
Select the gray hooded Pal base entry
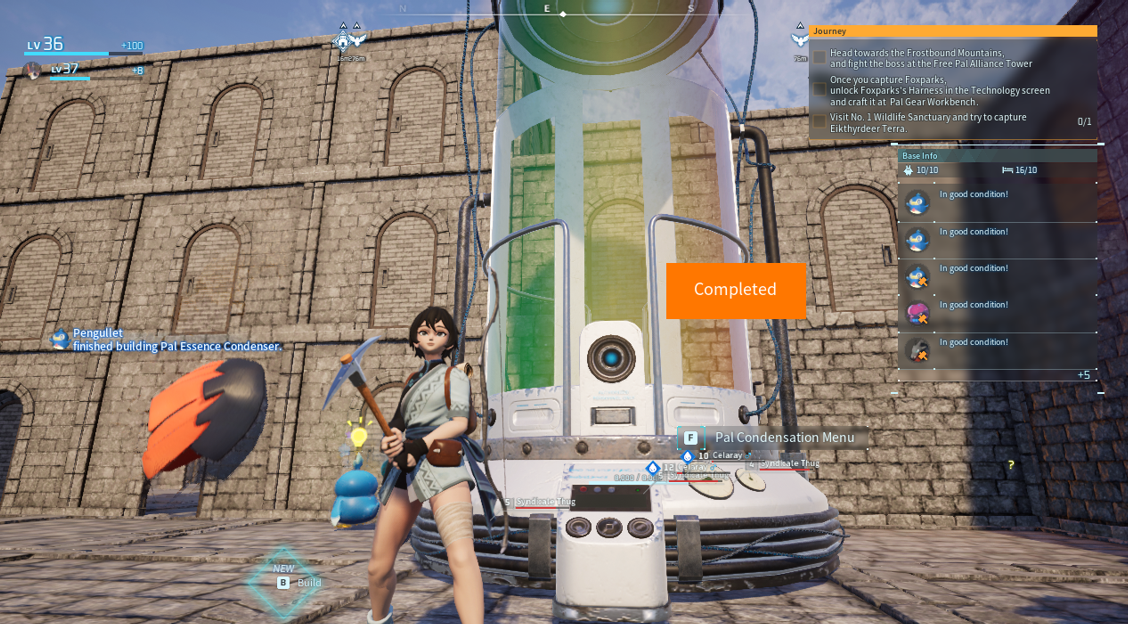[918, 350]
